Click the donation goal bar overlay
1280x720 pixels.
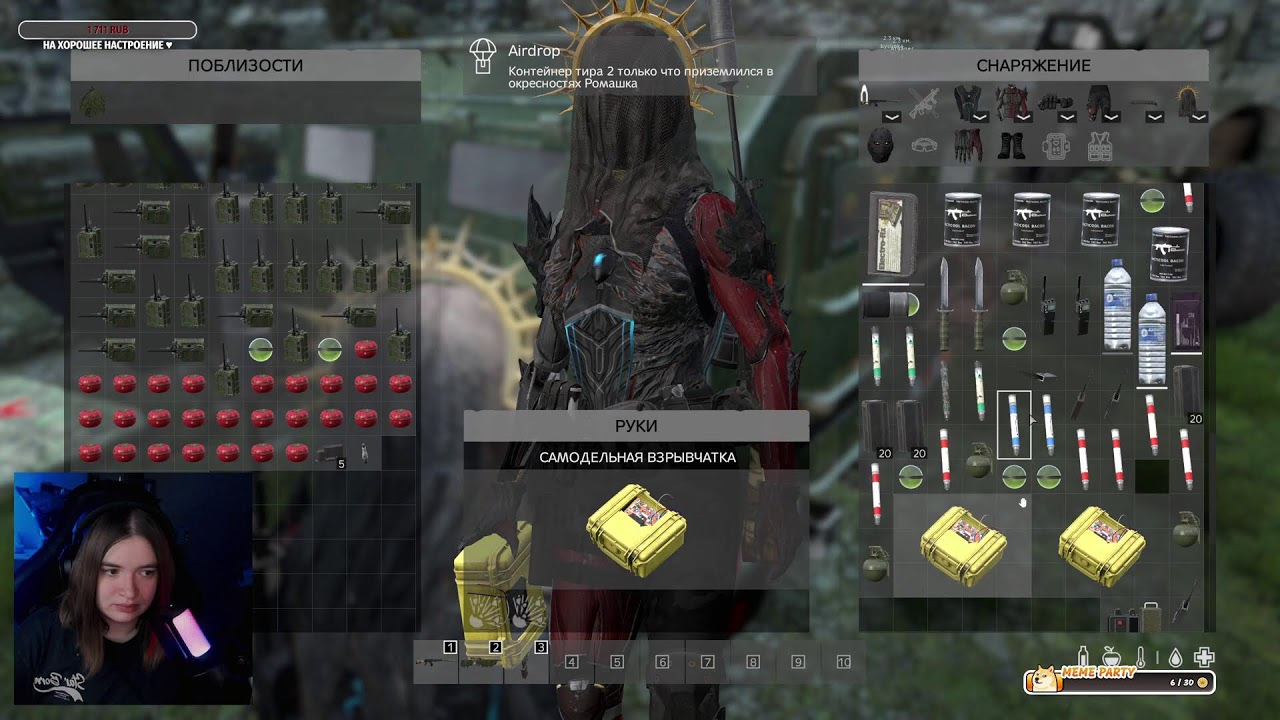(x=107, y=31)
